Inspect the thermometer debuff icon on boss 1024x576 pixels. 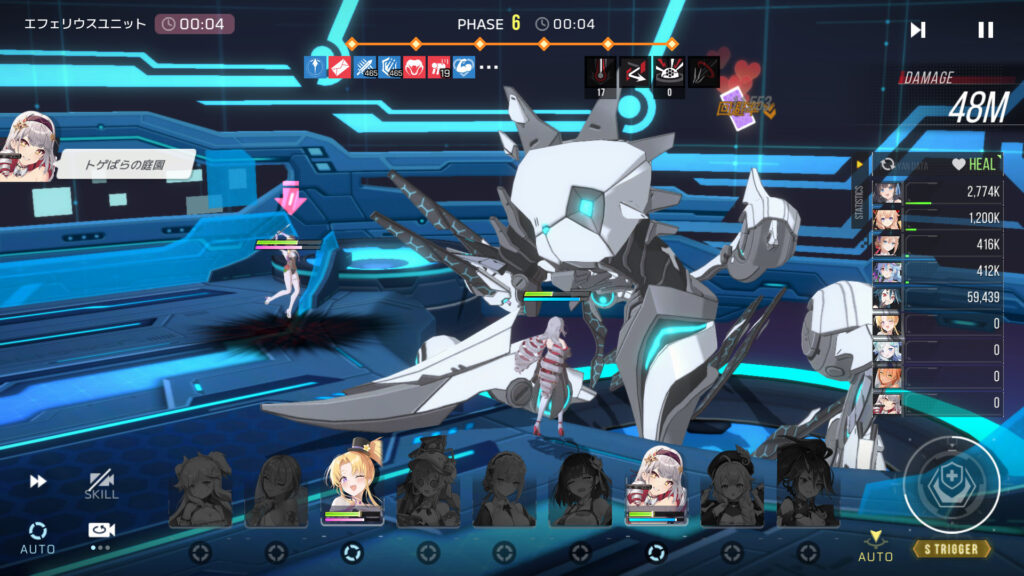[600, 71]
